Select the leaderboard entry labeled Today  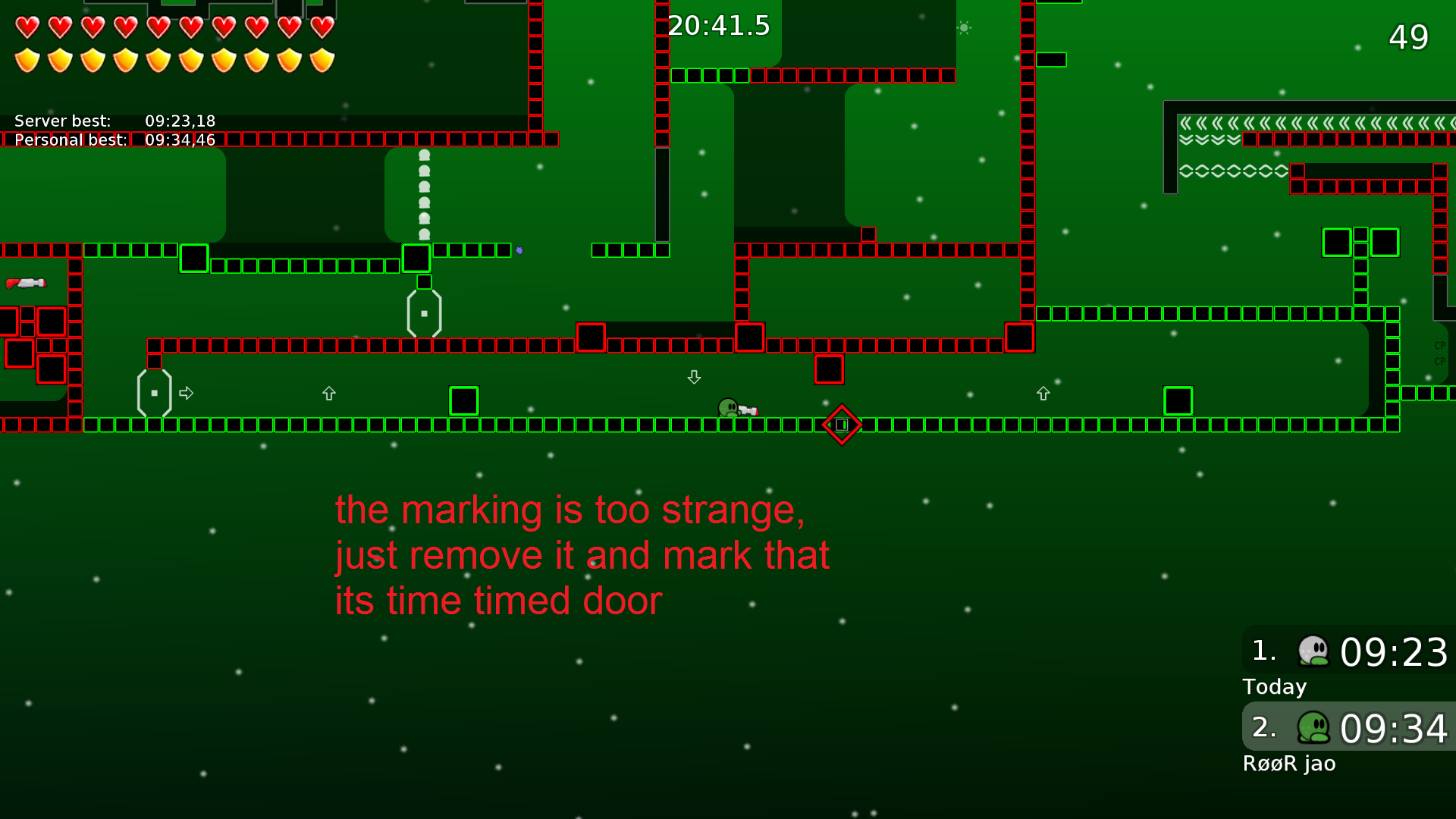[1274, 687]
